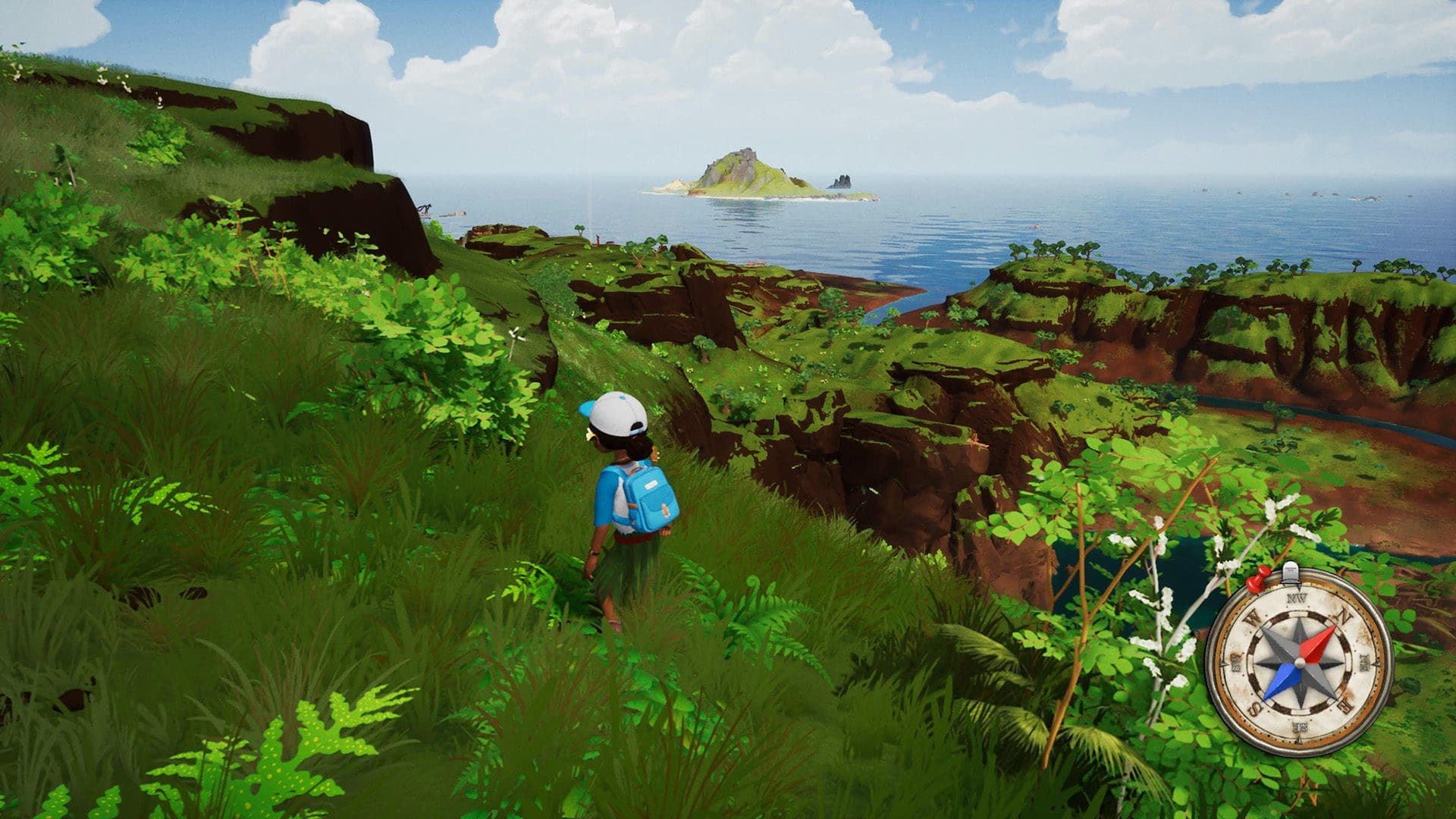
Task: Select the blue compass needle pointing southwest
Action: [x=1281, y=681]
